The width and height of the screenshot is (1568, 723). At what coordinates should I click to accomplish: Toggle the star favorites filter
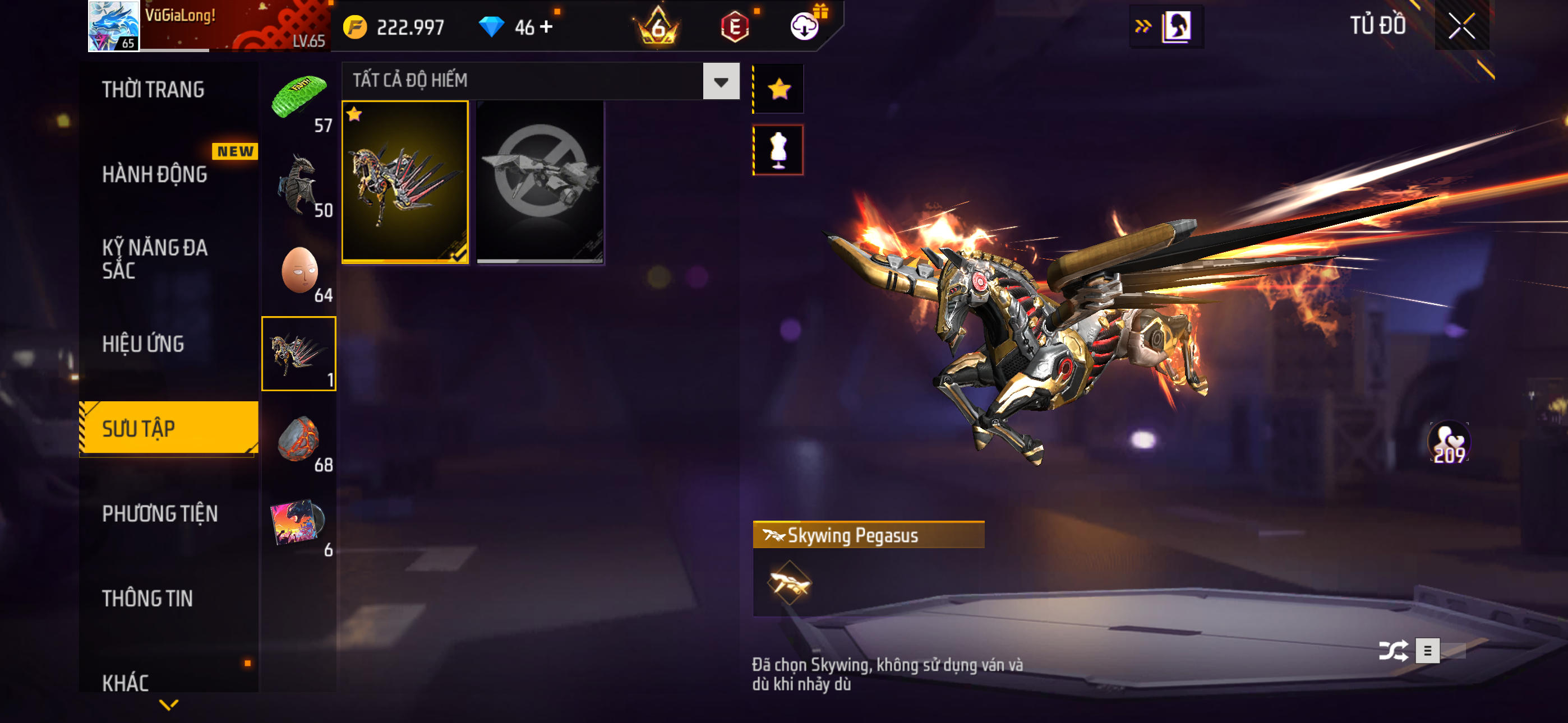click(x=778, y=90)
